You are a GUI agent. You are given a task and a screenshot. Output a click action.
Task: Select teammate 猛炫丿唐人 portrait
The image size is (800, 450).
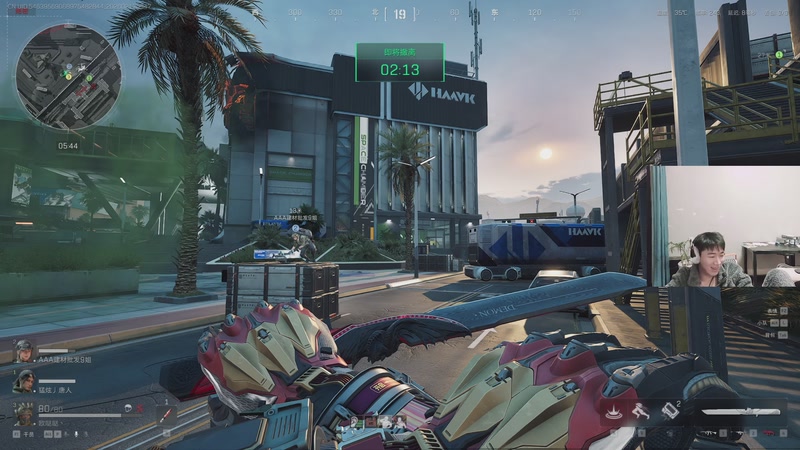tap(23, 379)
